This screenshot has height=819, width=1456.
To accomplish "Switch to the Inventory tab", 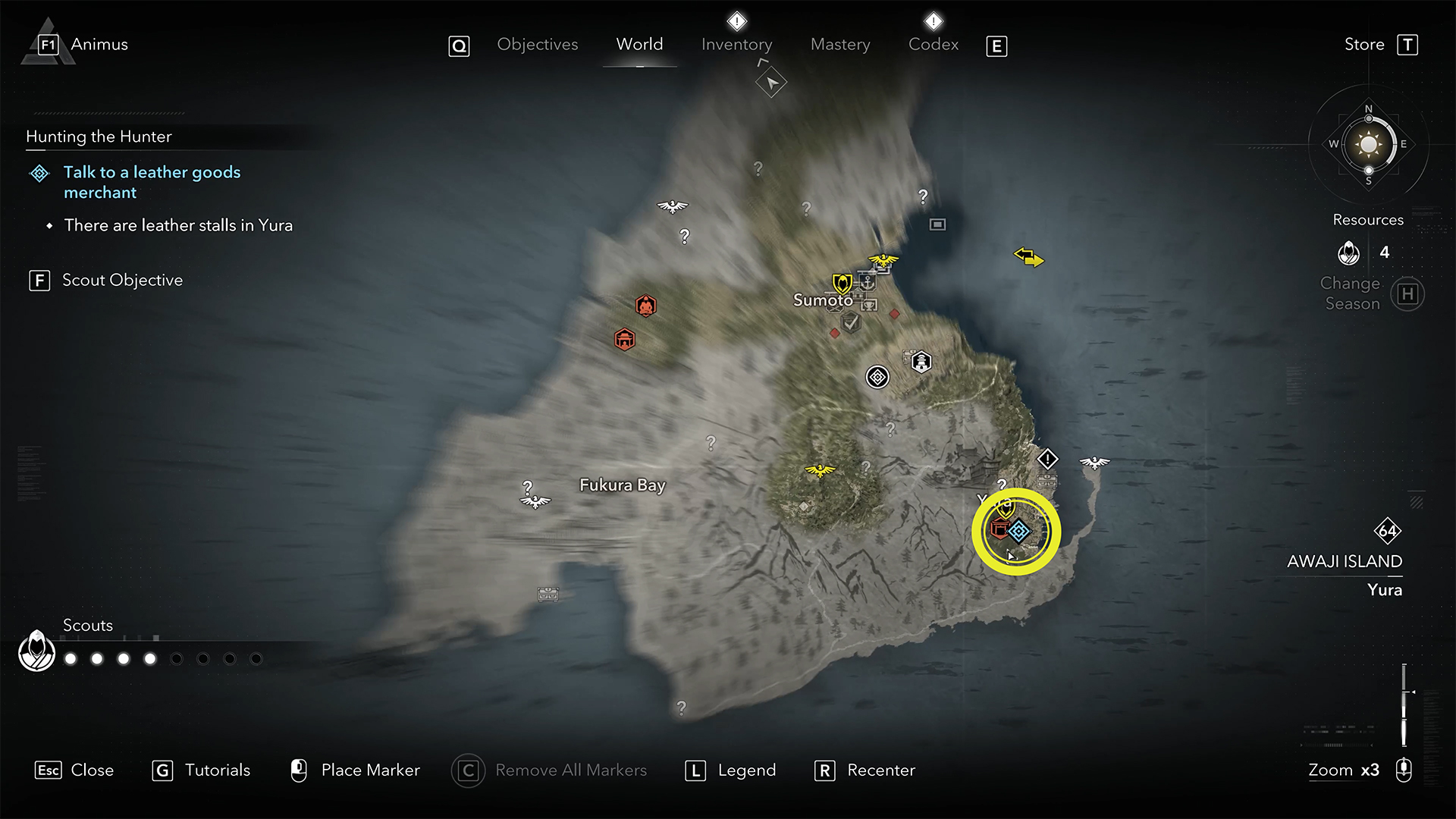I will [736, 45].
